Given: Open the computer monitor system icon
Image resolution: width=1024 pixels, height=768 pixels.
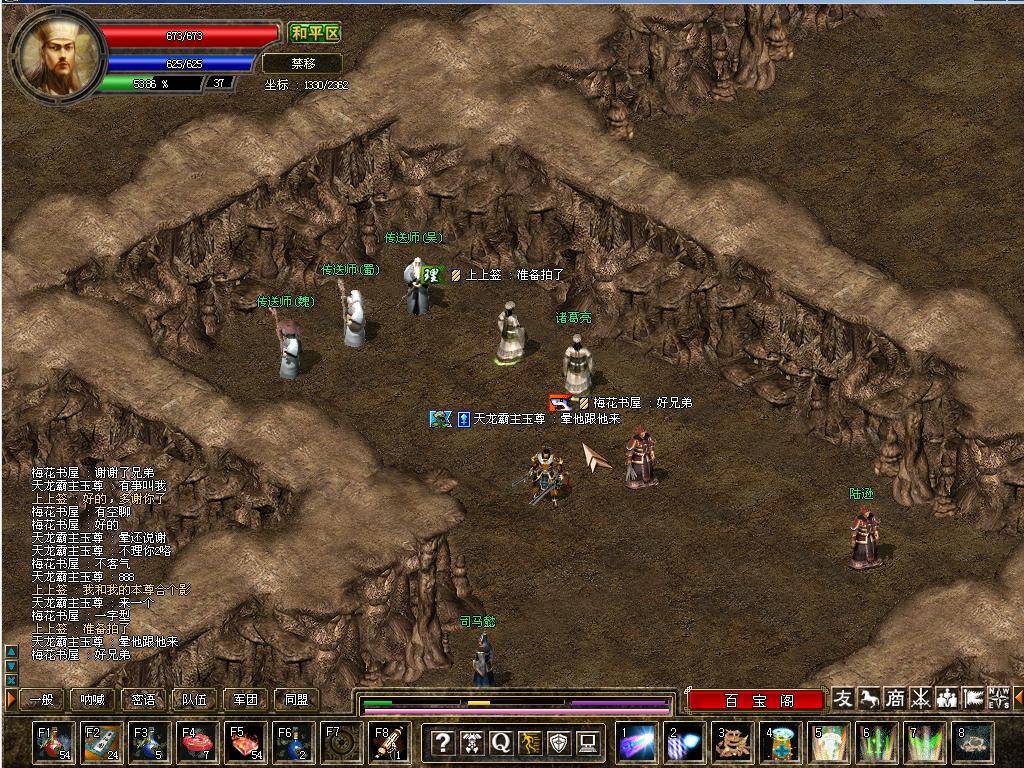Looking at the screenshot, I should (588, 743).
